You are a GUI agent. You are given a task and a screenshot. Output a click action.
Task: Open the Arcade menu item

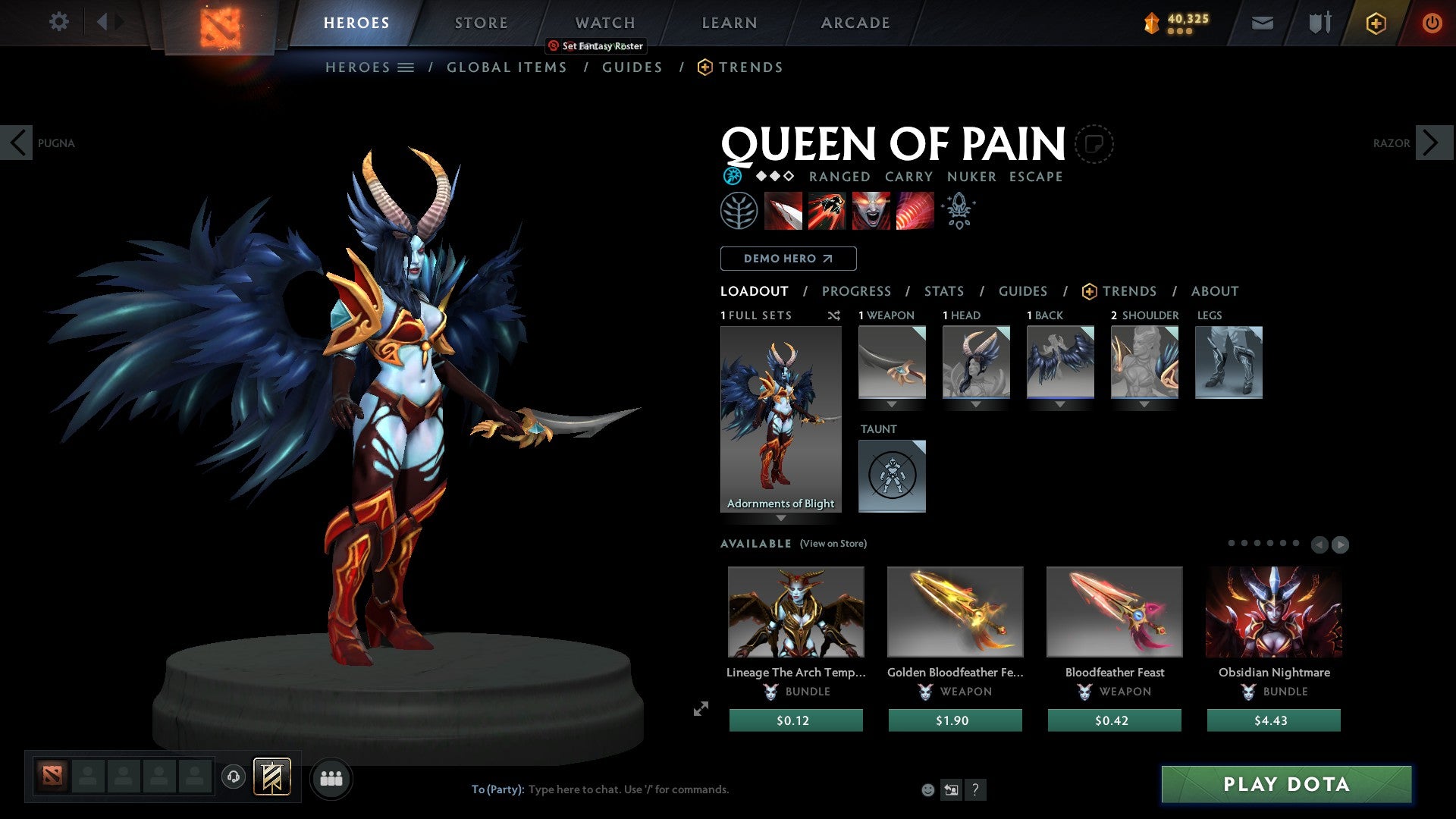coord(855,23)
